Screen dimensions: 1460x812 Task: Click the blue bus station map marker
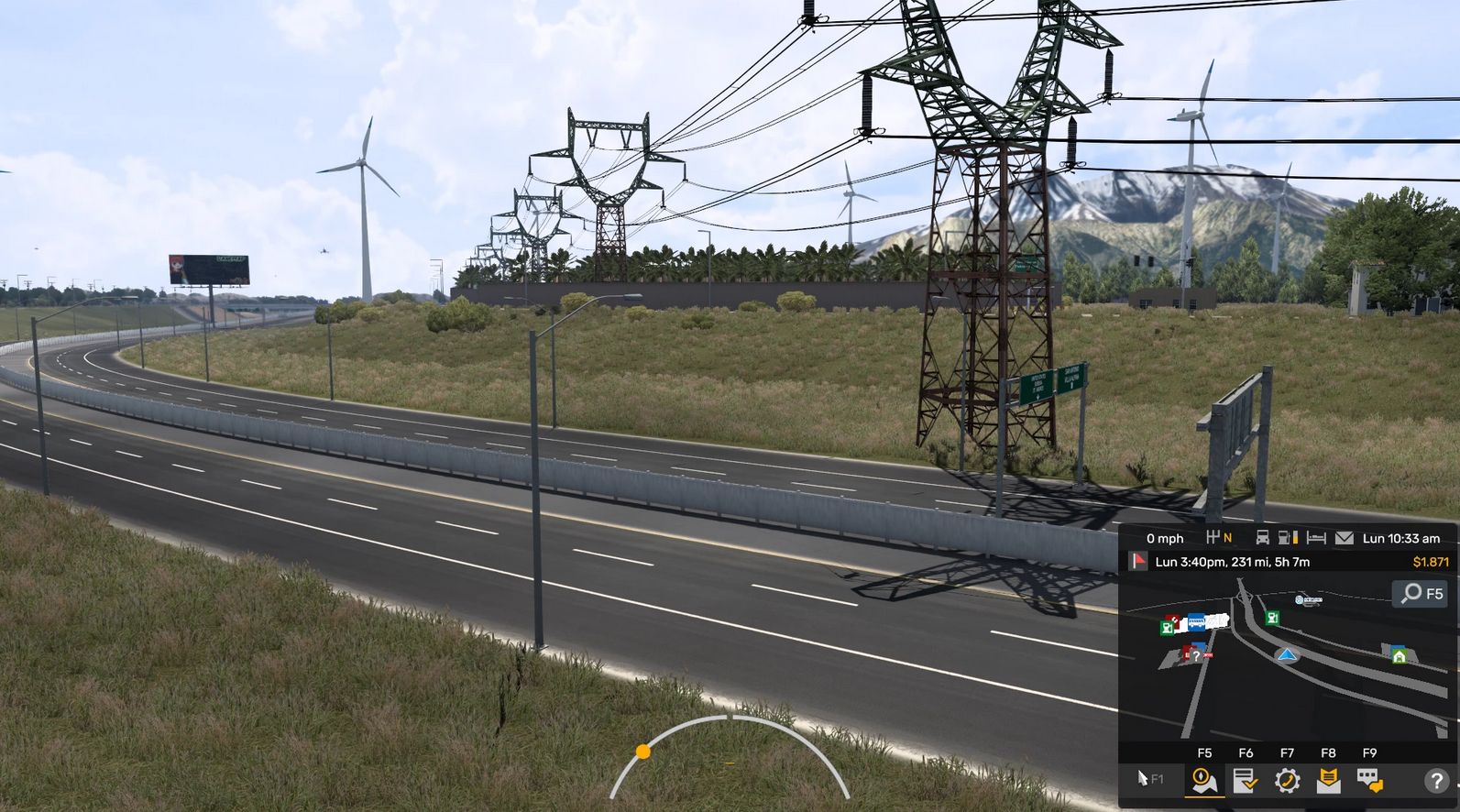[1196, 623]
